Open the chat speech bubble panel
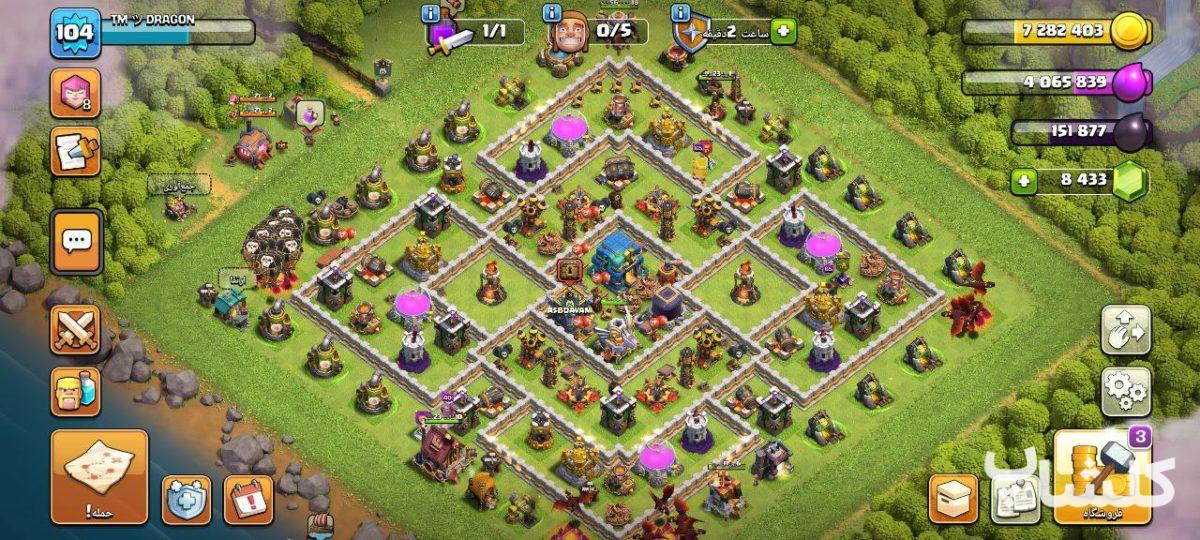The width and height of the screenshot is (1200, 540). [x=77, y=241]
